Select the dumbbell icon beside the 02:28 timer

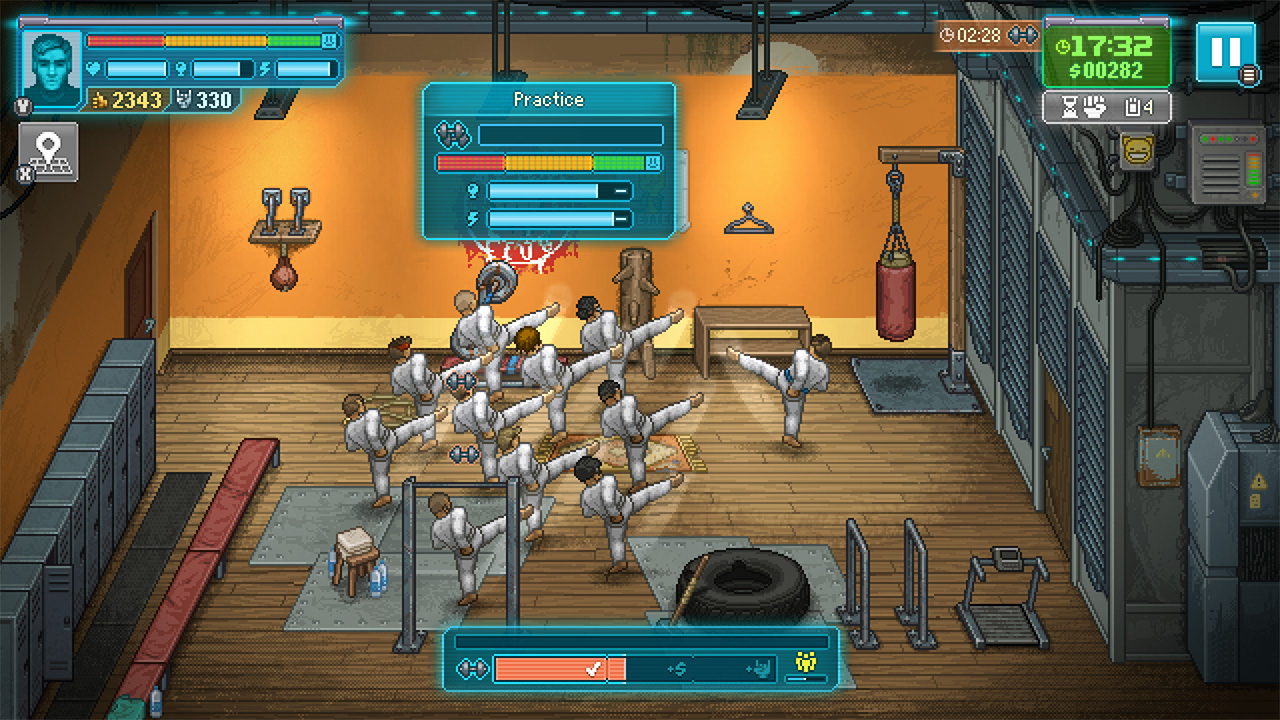click(1023, 35)
